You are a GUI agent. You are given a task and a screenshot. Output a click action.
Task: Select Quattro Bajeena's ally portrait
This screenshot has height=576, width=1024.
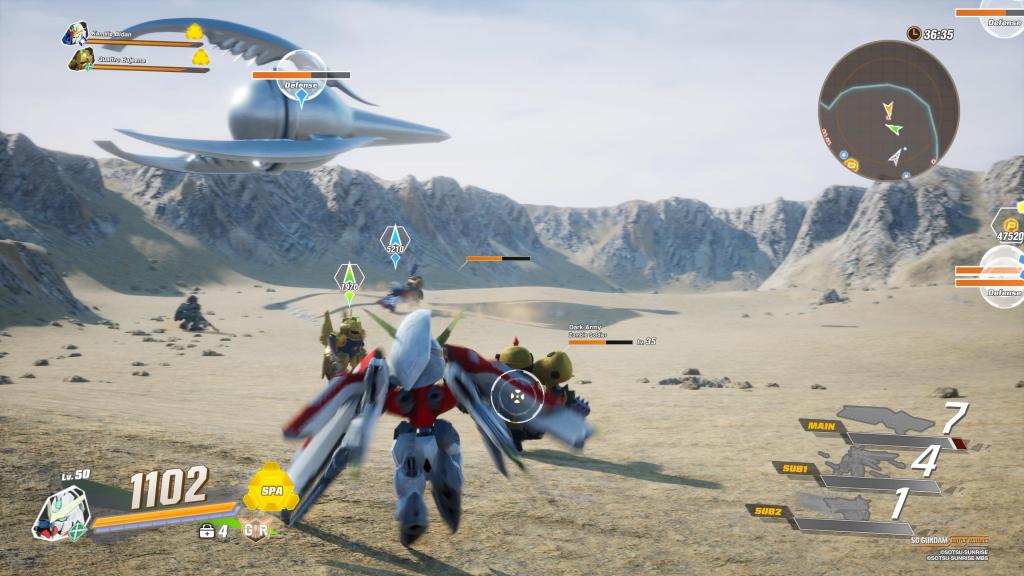81,60
